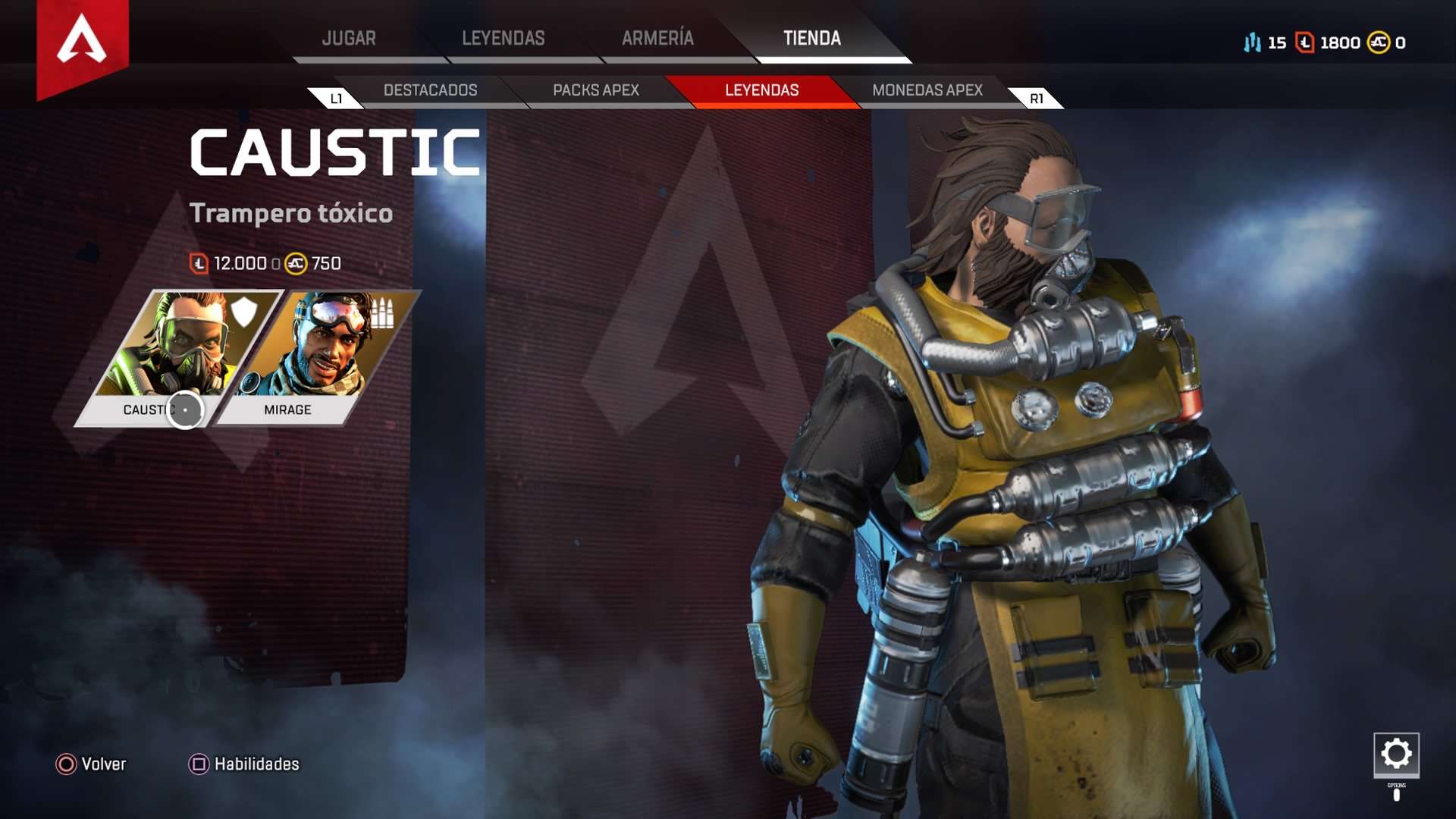Image resolution: width=1456 pixels, height=819 pixels.
Task: Open the gear settings menu
Action: coord(1396,754)
